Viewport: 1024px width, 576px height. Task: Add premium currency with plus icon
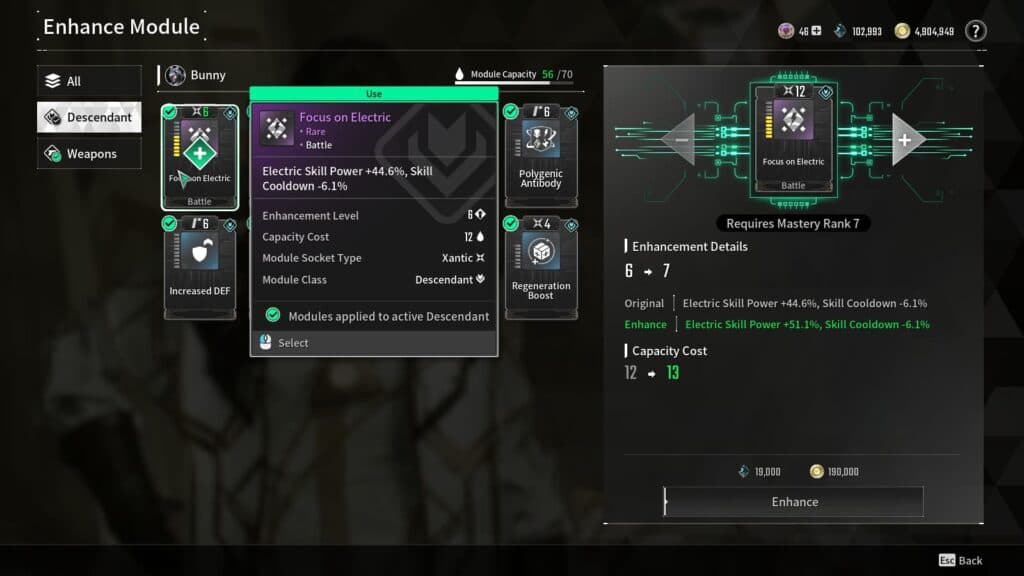point(816,31)
